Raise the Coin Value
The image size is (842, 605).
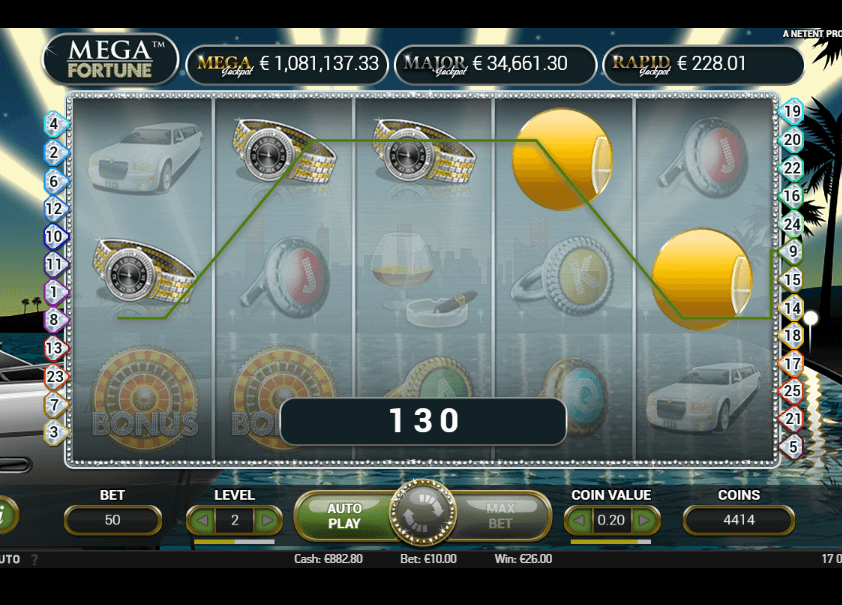point(645,520)
